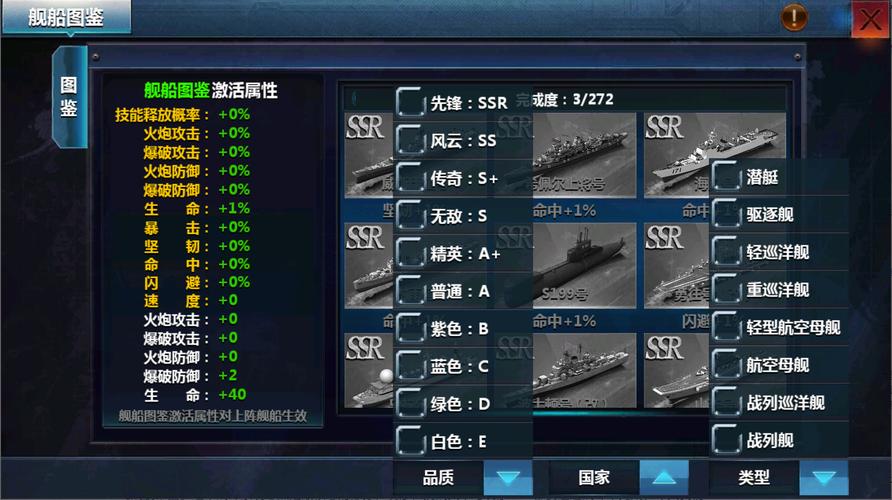Select the 图鉴 side tab
The height and width of the screenshot is (500, 892).
coord(69,96)
